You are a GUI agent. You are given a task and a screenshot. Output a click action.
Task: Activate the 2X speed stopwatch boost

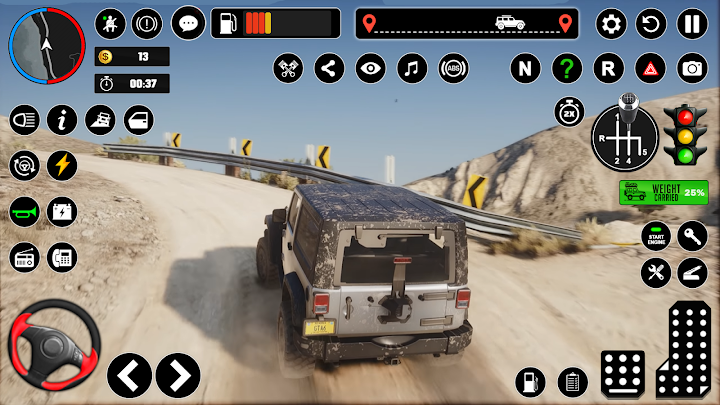[x=570, y=113]
